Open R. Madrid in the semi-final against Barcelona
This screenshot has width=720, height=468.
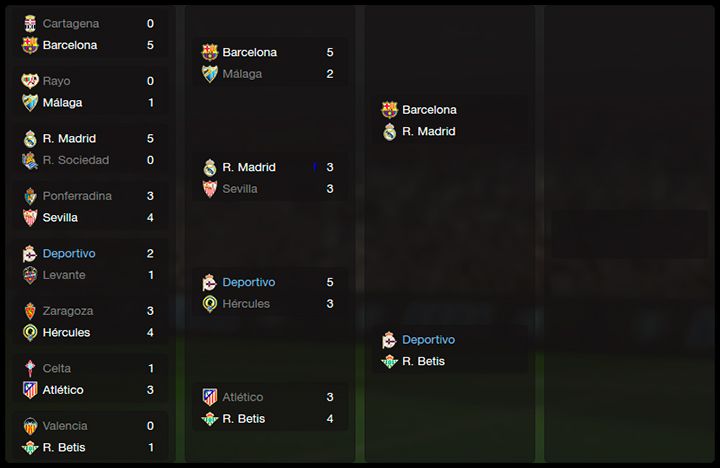(x=428, y=132)
